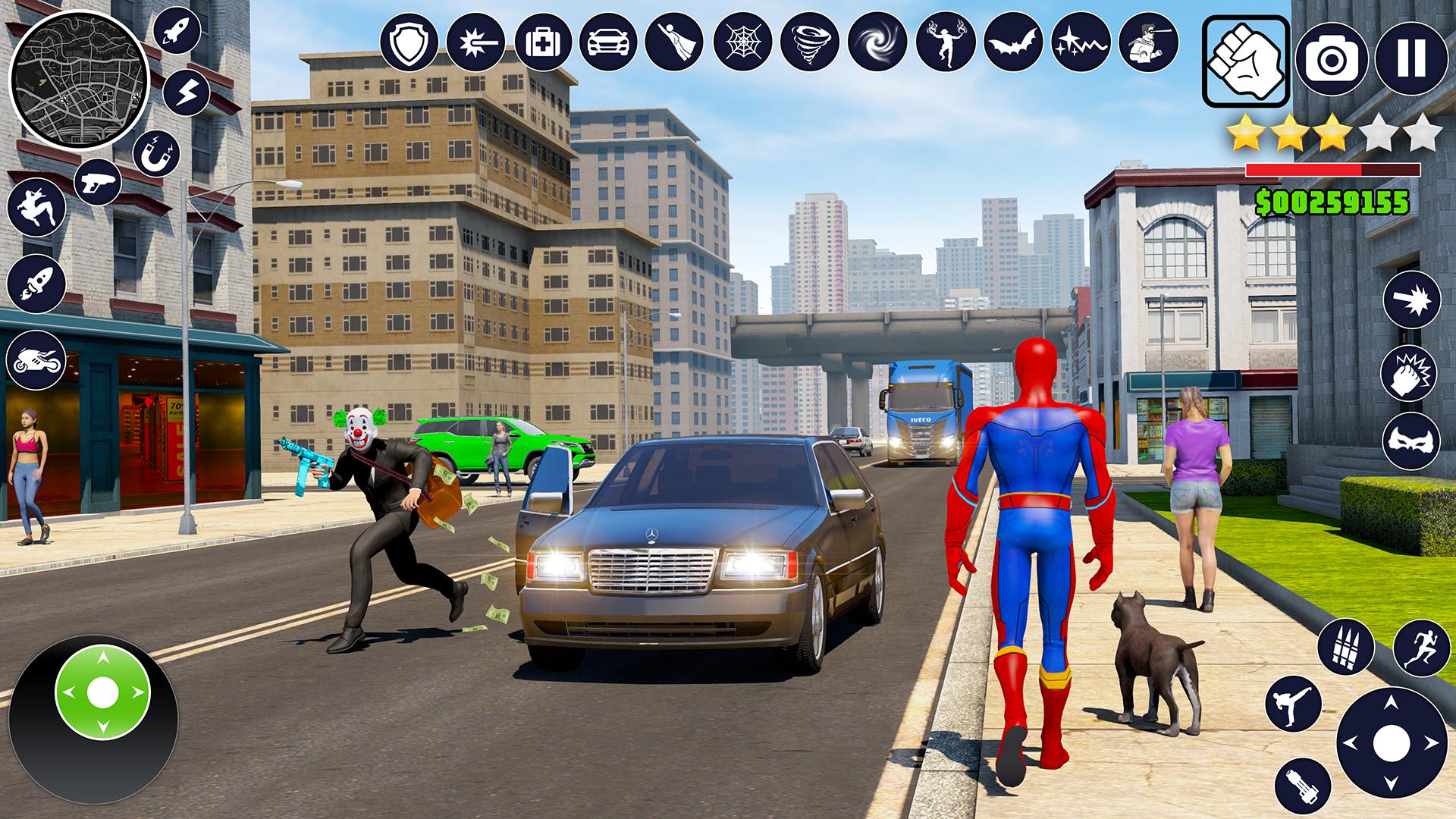1456x819 pixels.
Task: Activate the shield power icon
Action: pos(409,41)
